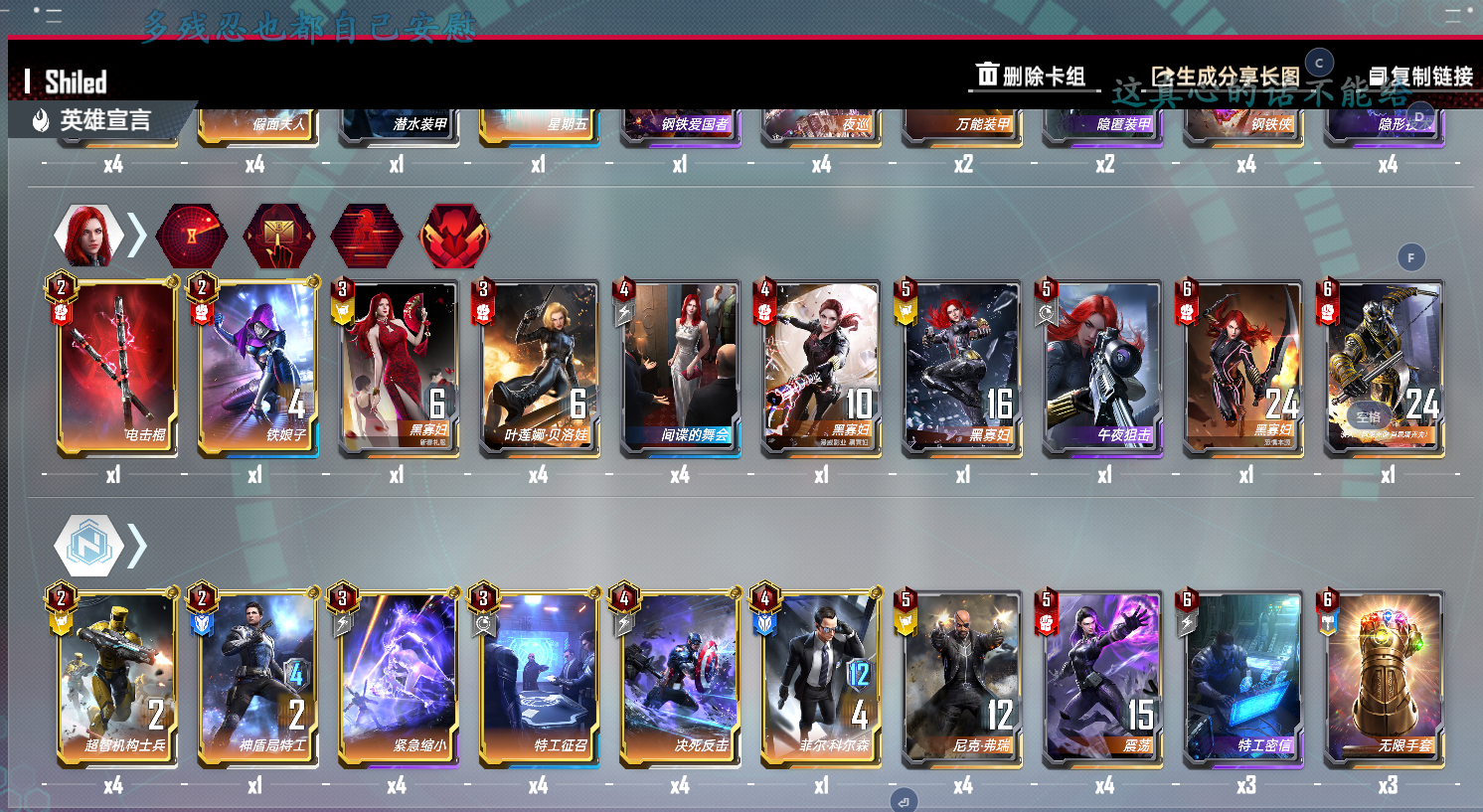
Task: Click the scanned-silhouette hexagonal ability icon
Action: tap(367, 236)
